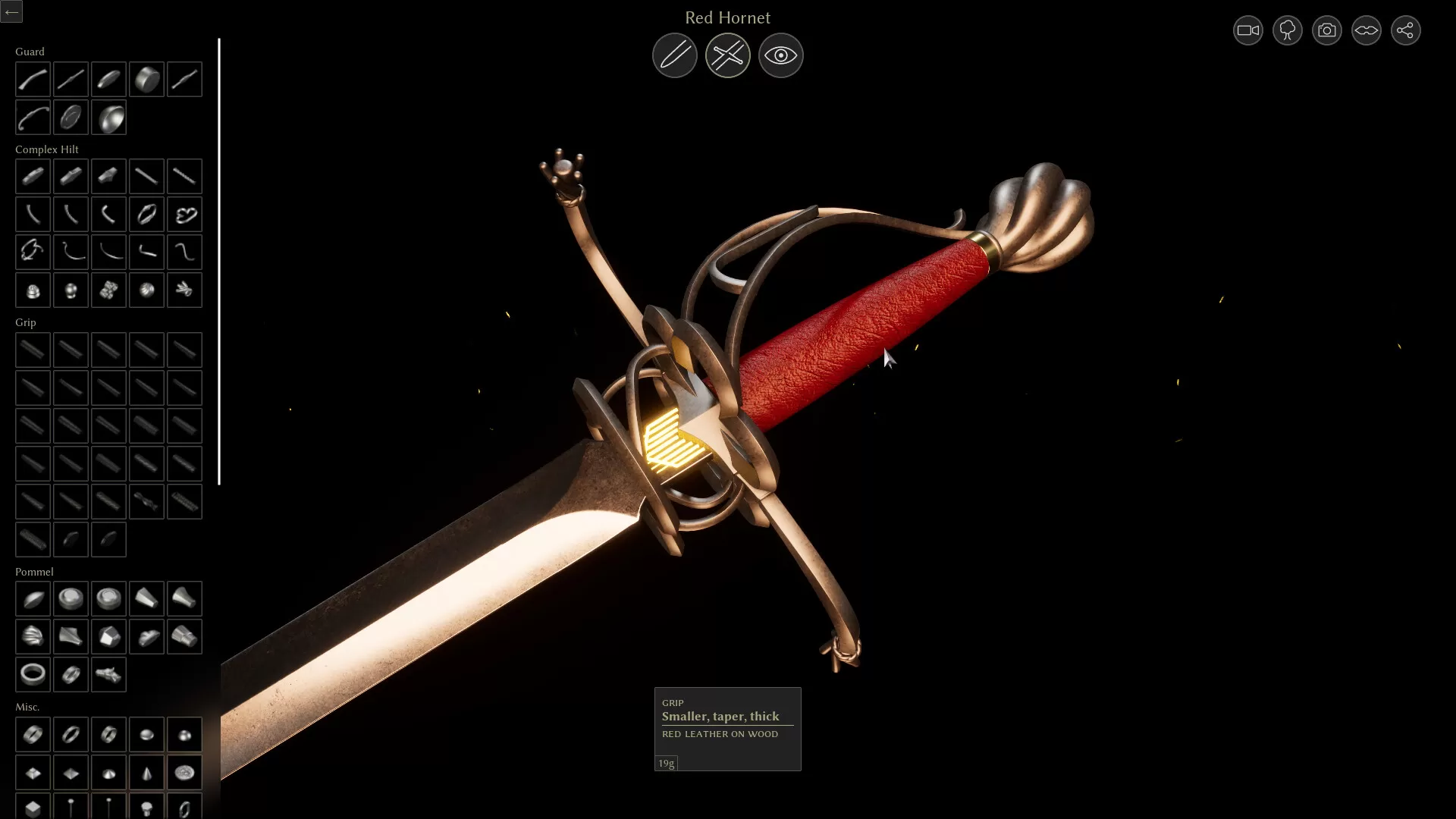
Task: Toggle the eye preview mode
Action: [x=780, y=55]
